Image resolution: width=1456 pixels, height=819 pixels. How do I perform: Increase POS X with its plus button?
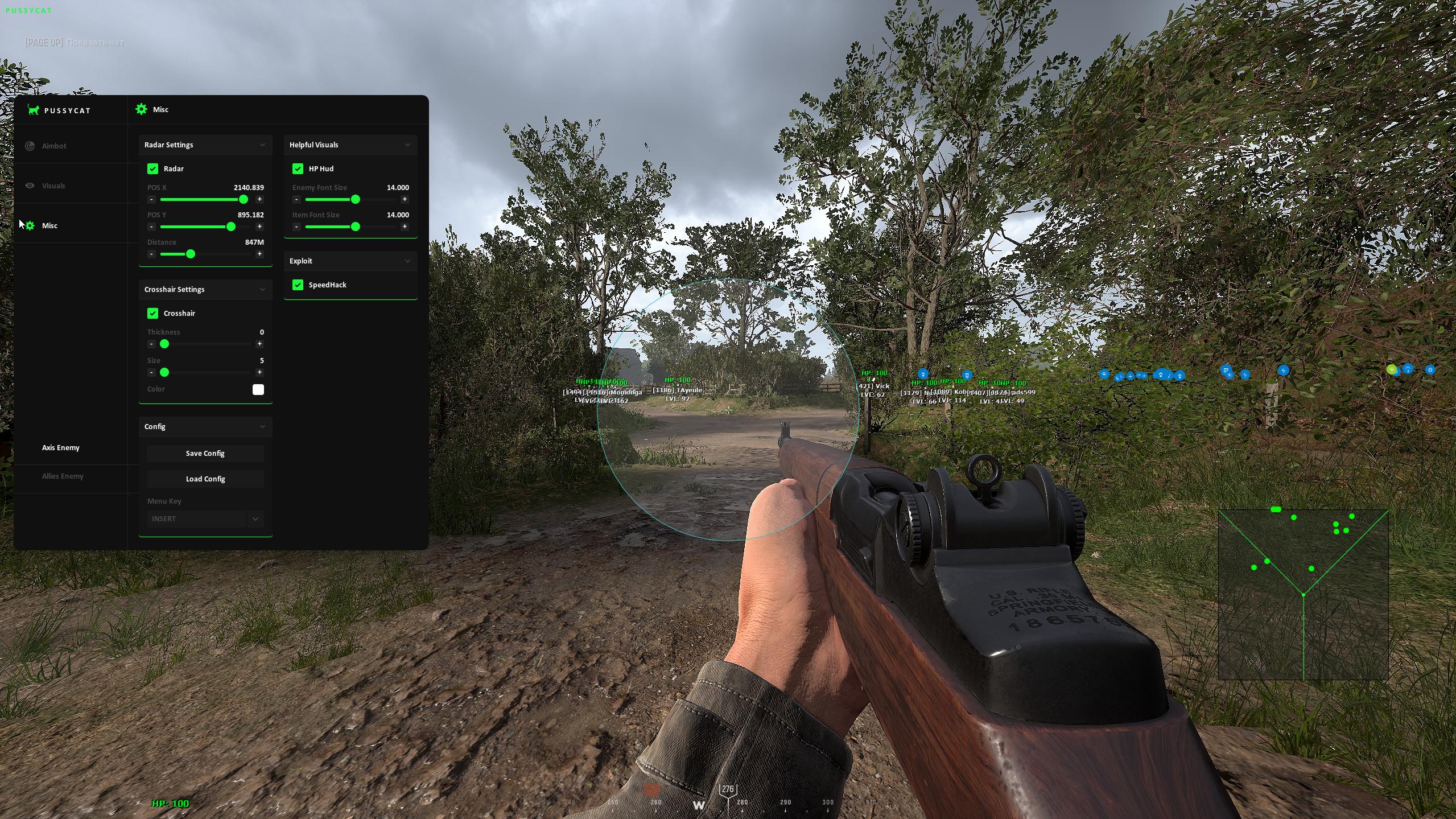point(259,199)
